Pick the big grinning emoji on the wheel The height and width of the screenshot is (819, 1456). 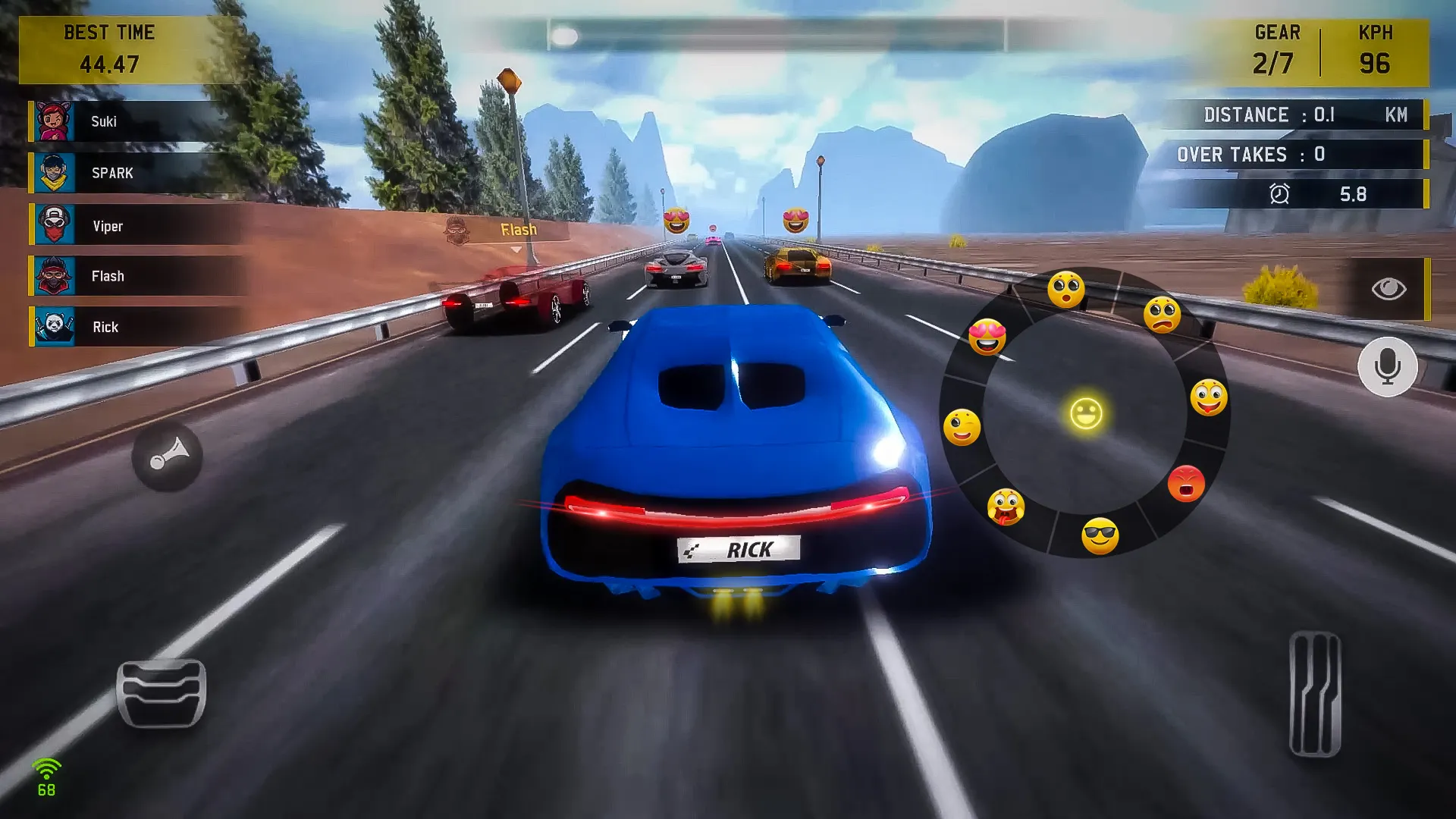[1208, 397]
